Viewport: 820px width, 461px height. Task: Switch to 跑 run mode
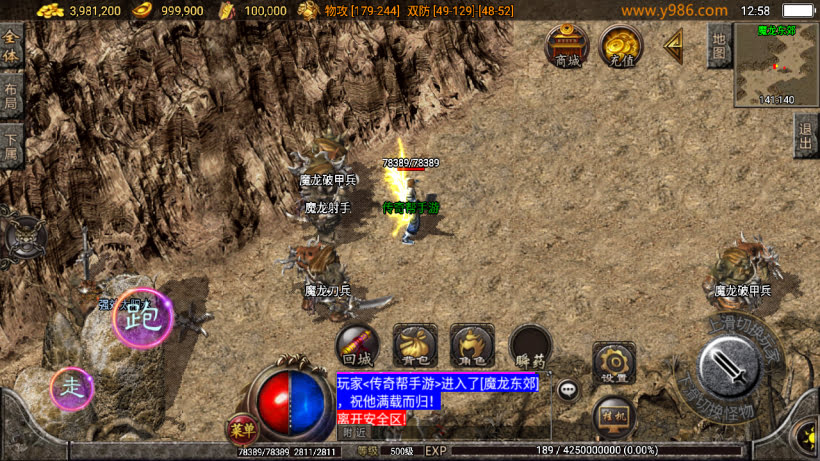click(x=141, y=318)
